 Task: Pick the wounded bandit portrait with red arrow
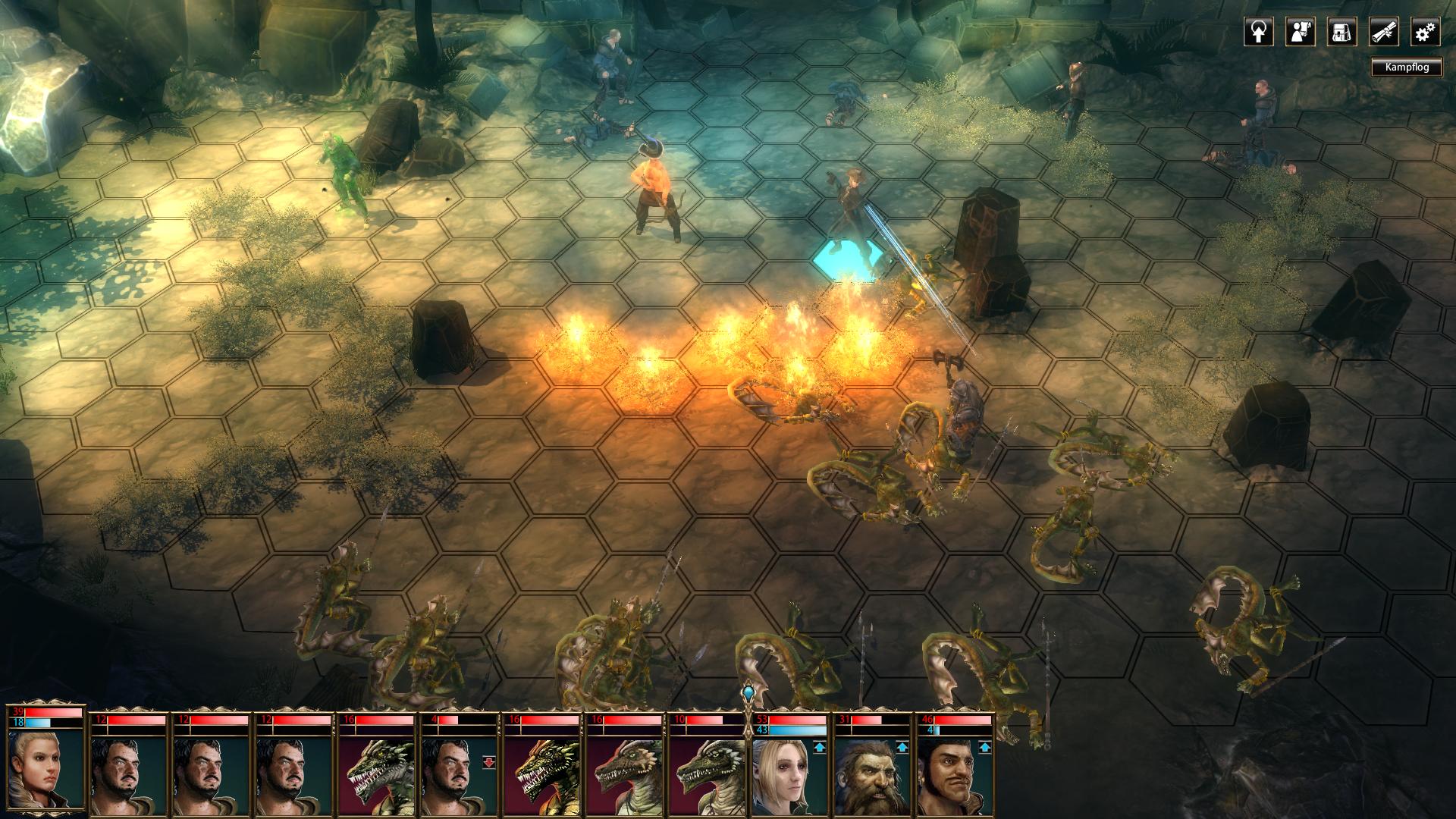[457, 772]
